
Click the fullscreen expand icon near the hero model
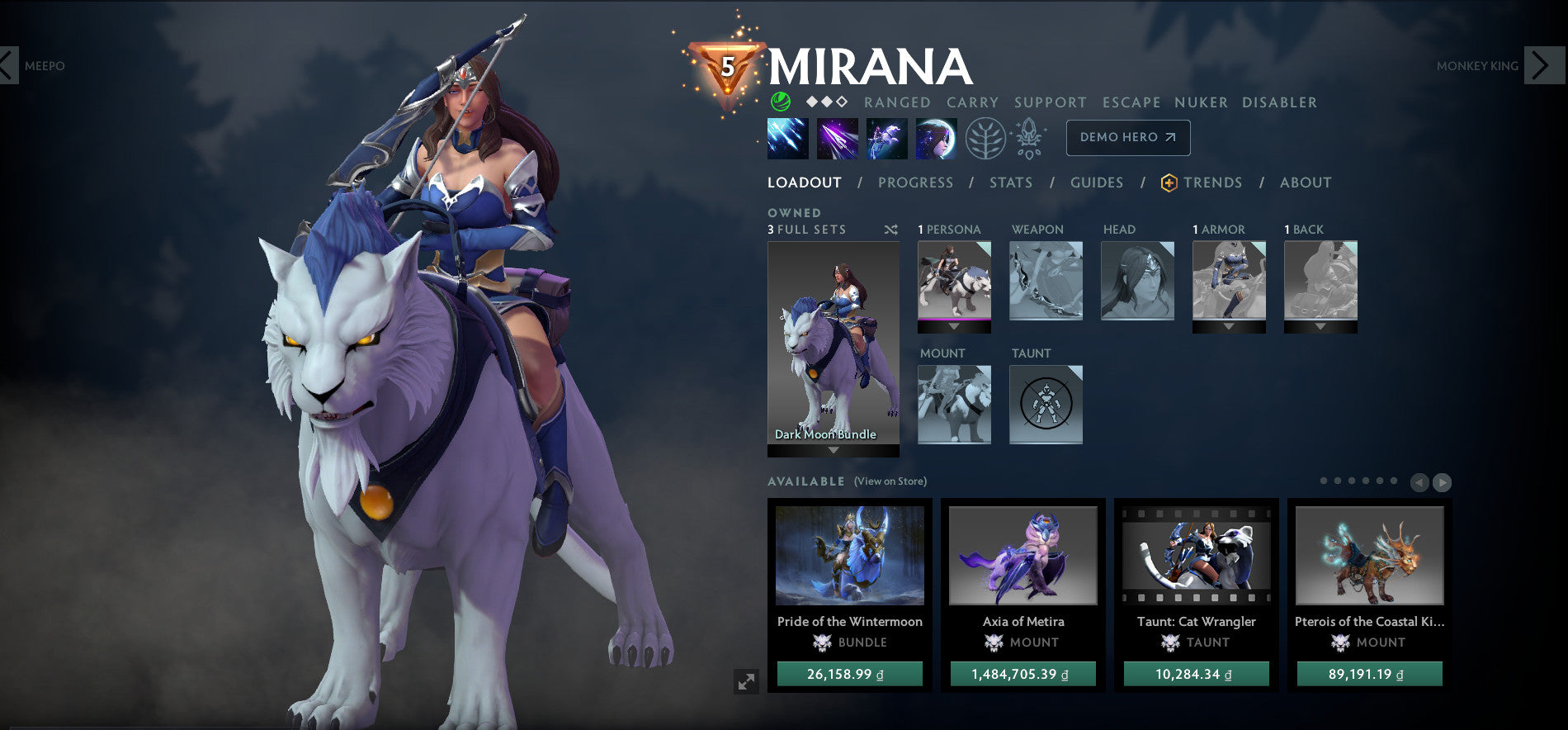(x=745, y=682)
